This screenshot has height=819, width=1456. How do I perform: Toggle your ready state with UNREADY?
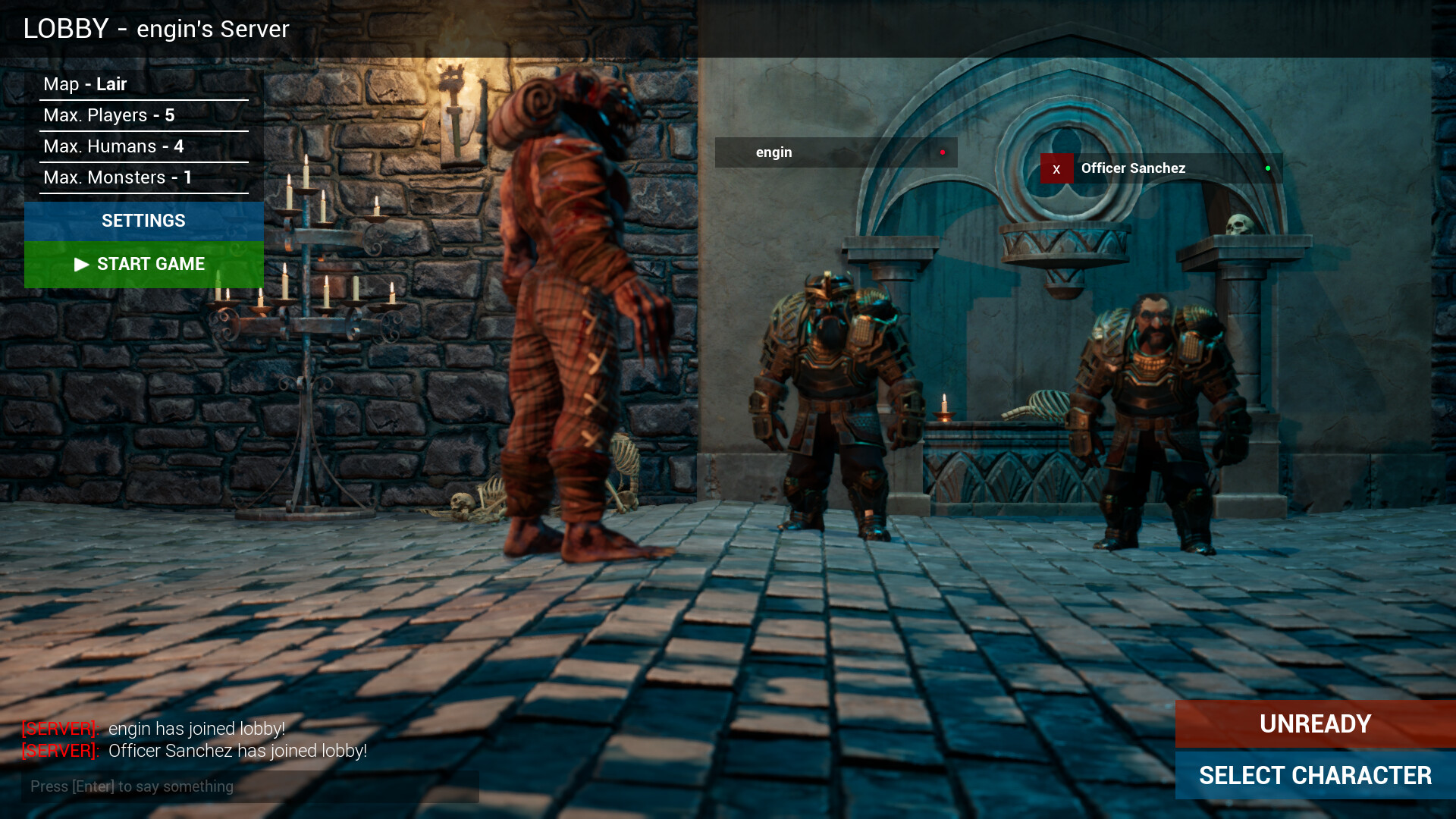(1314, 724)
